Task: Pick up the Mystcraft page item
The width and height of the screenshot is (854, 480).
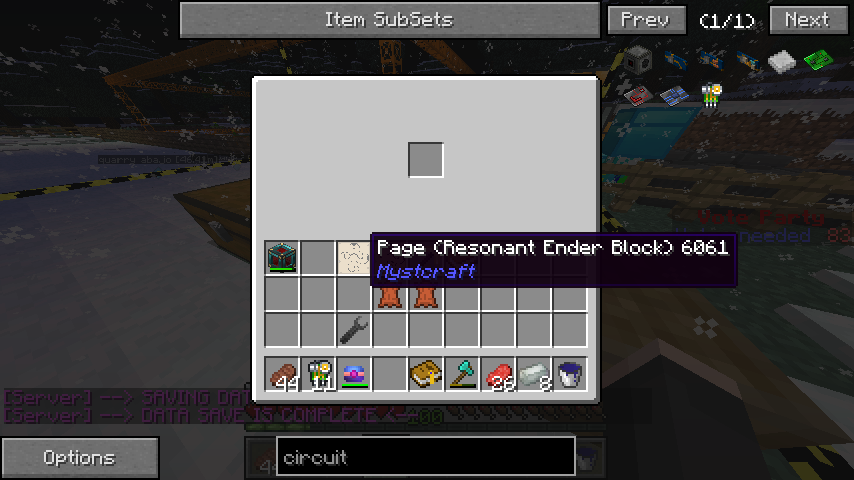Action: coord(353,257)
